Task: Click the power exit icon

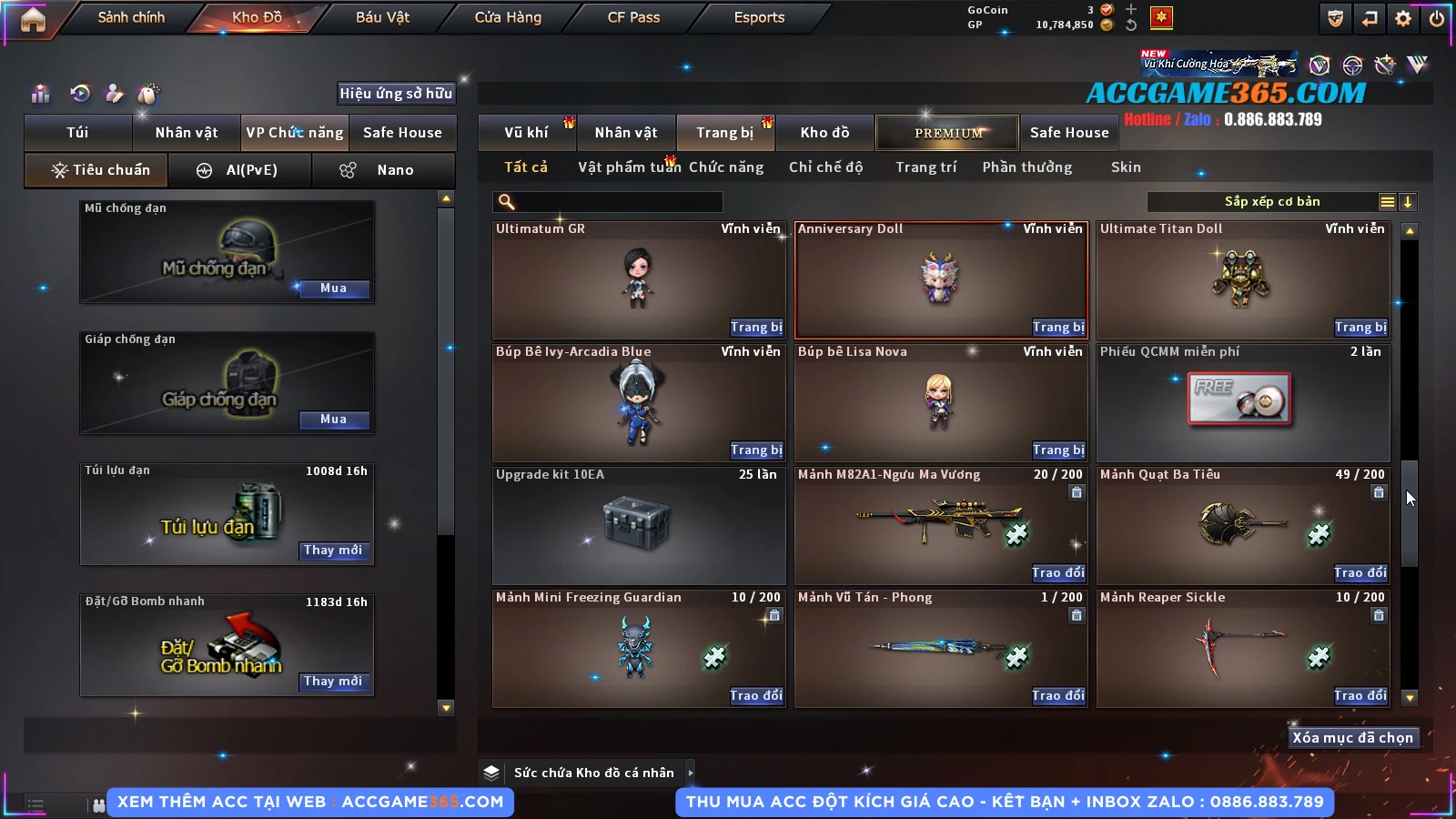Action: pyautogui.click(x=1437, y=18)
